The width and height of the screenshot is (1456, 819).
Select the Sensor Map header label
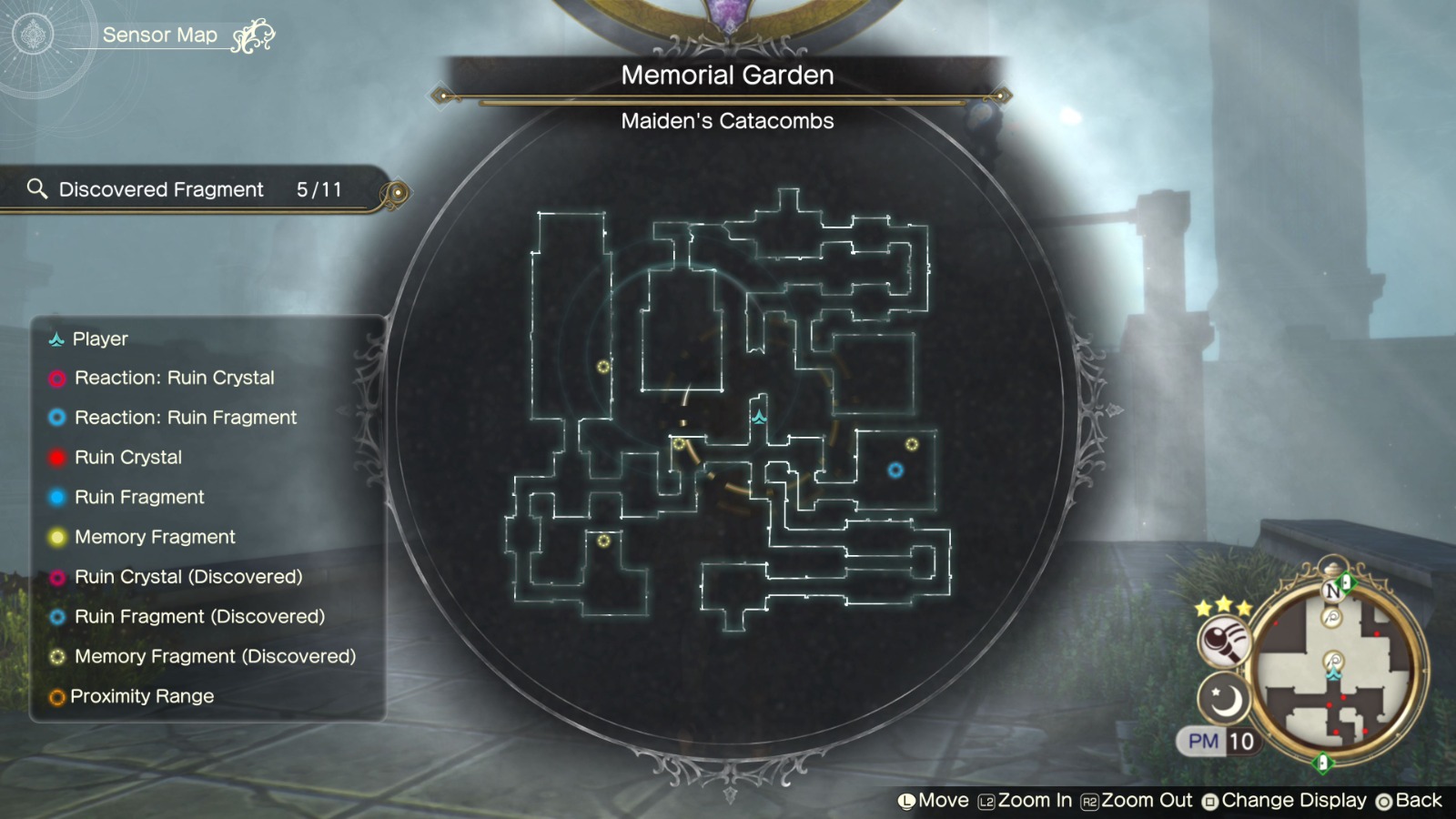pos(161,35)
